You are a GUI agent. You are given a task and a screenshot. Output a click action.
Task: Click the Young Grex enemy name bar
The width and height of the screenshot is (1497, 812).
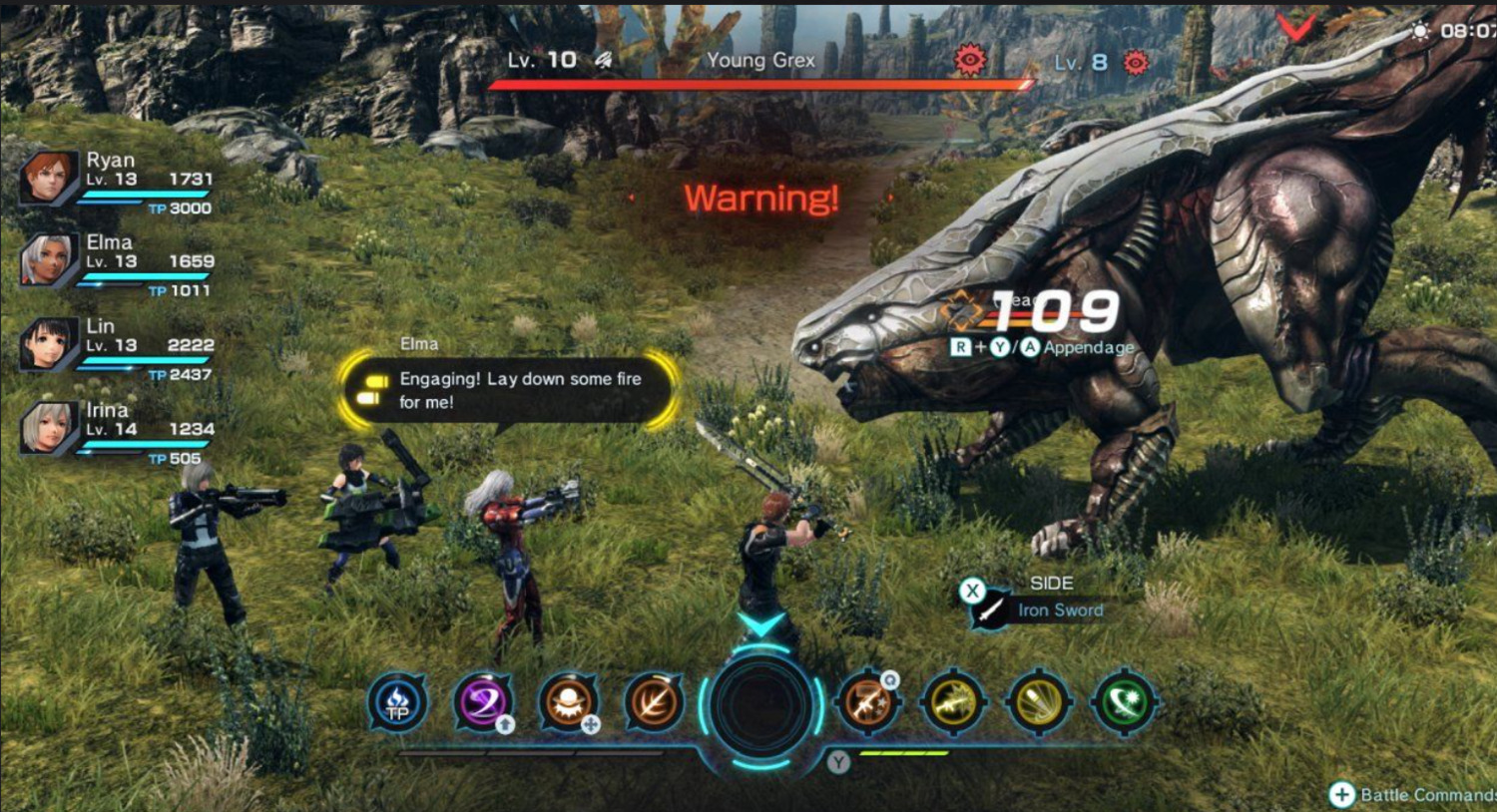(760, 61)
